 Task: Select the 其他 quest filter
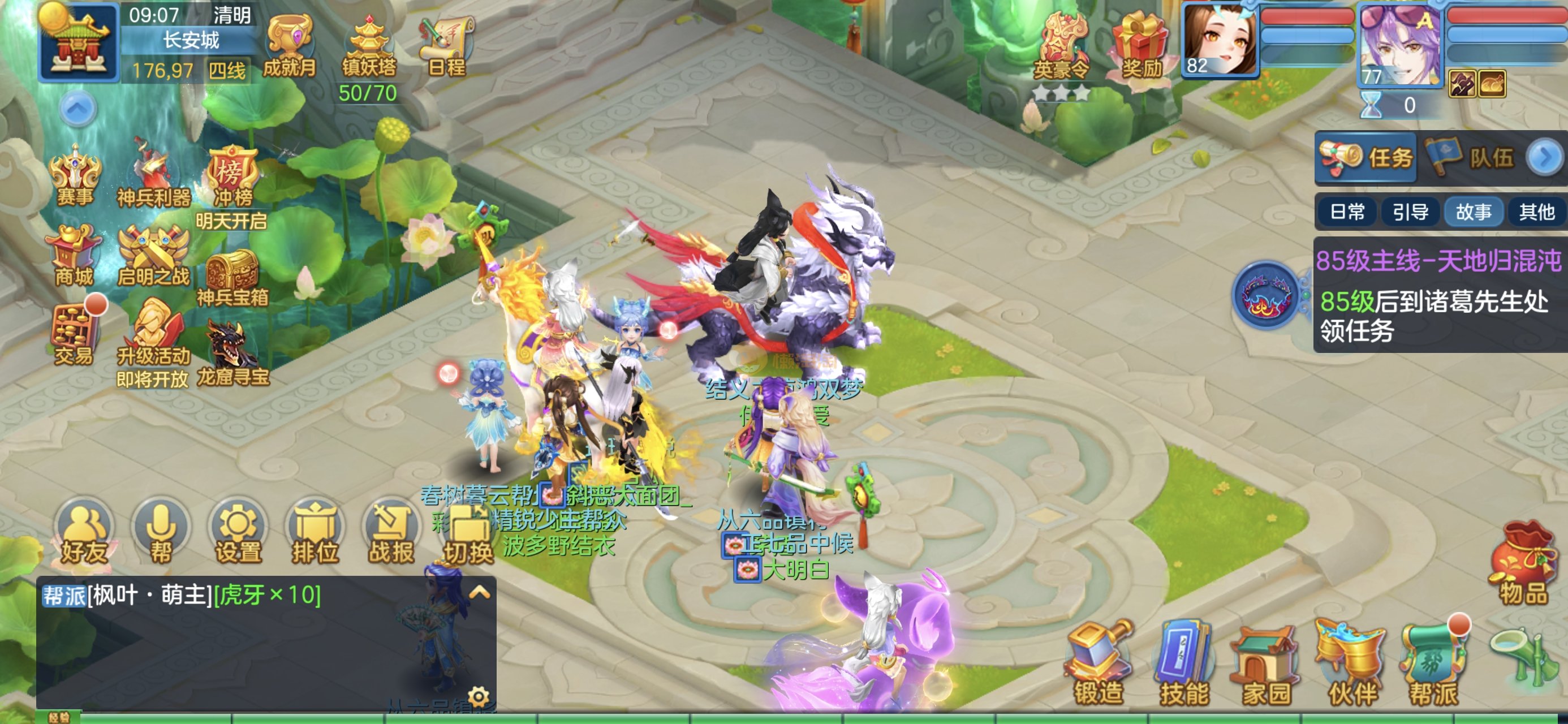(1536, 212)
